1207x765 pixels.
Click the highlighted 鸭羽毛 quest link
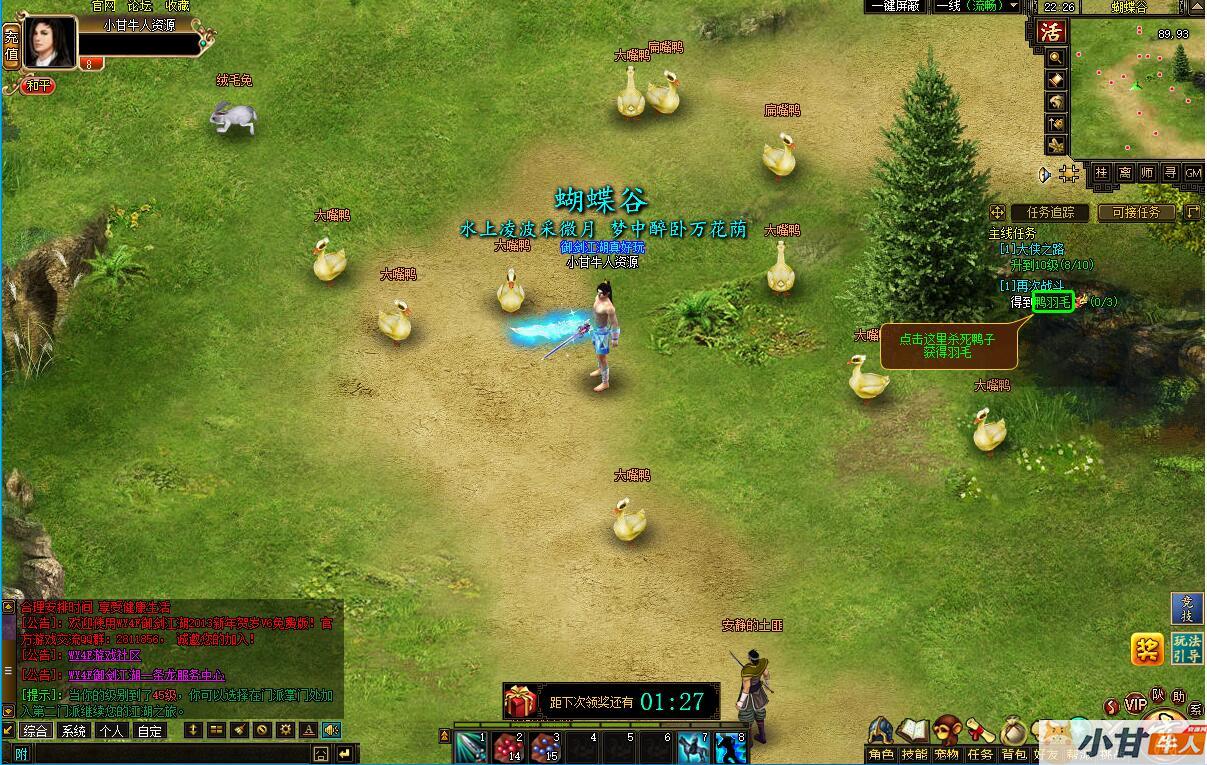coord(1052,301)
